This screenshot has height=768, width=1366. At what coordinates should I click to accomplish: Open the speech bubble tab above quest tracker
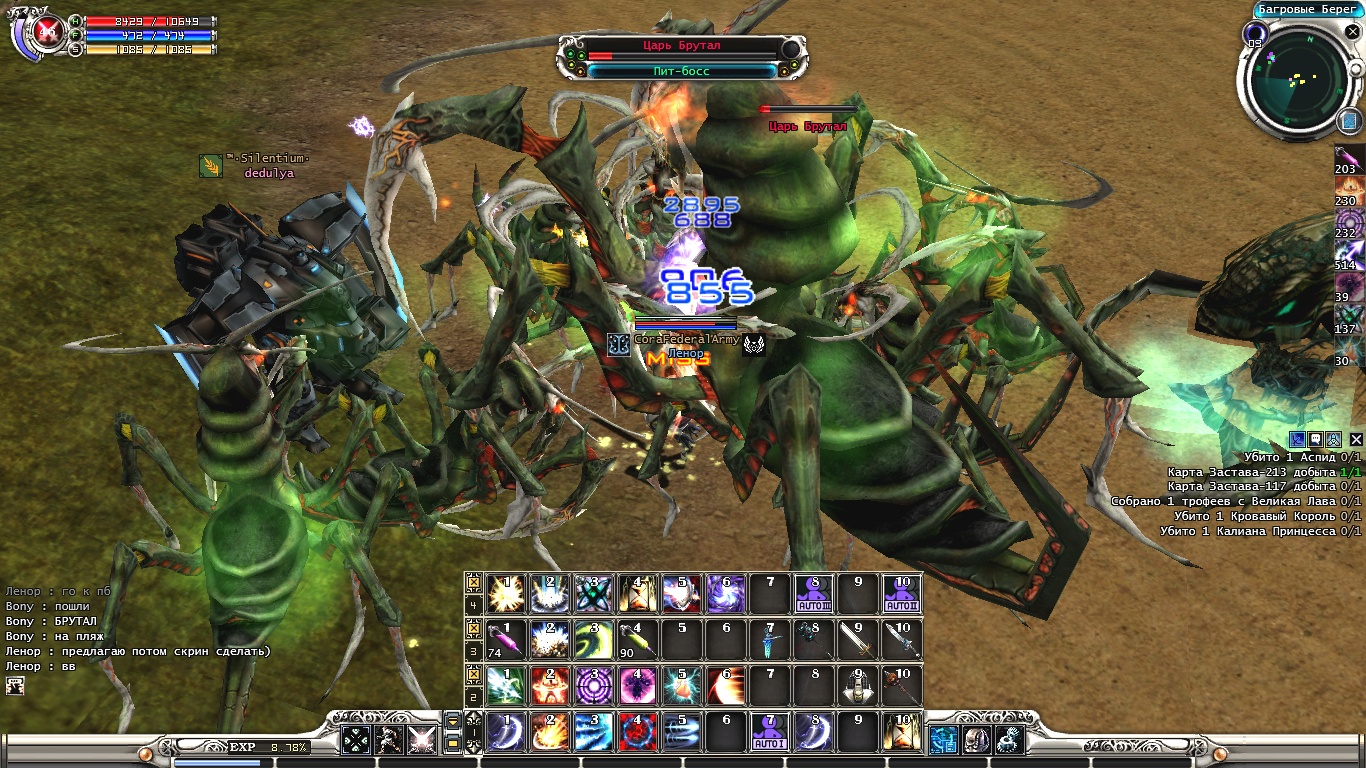click(x=1316, y=440)
